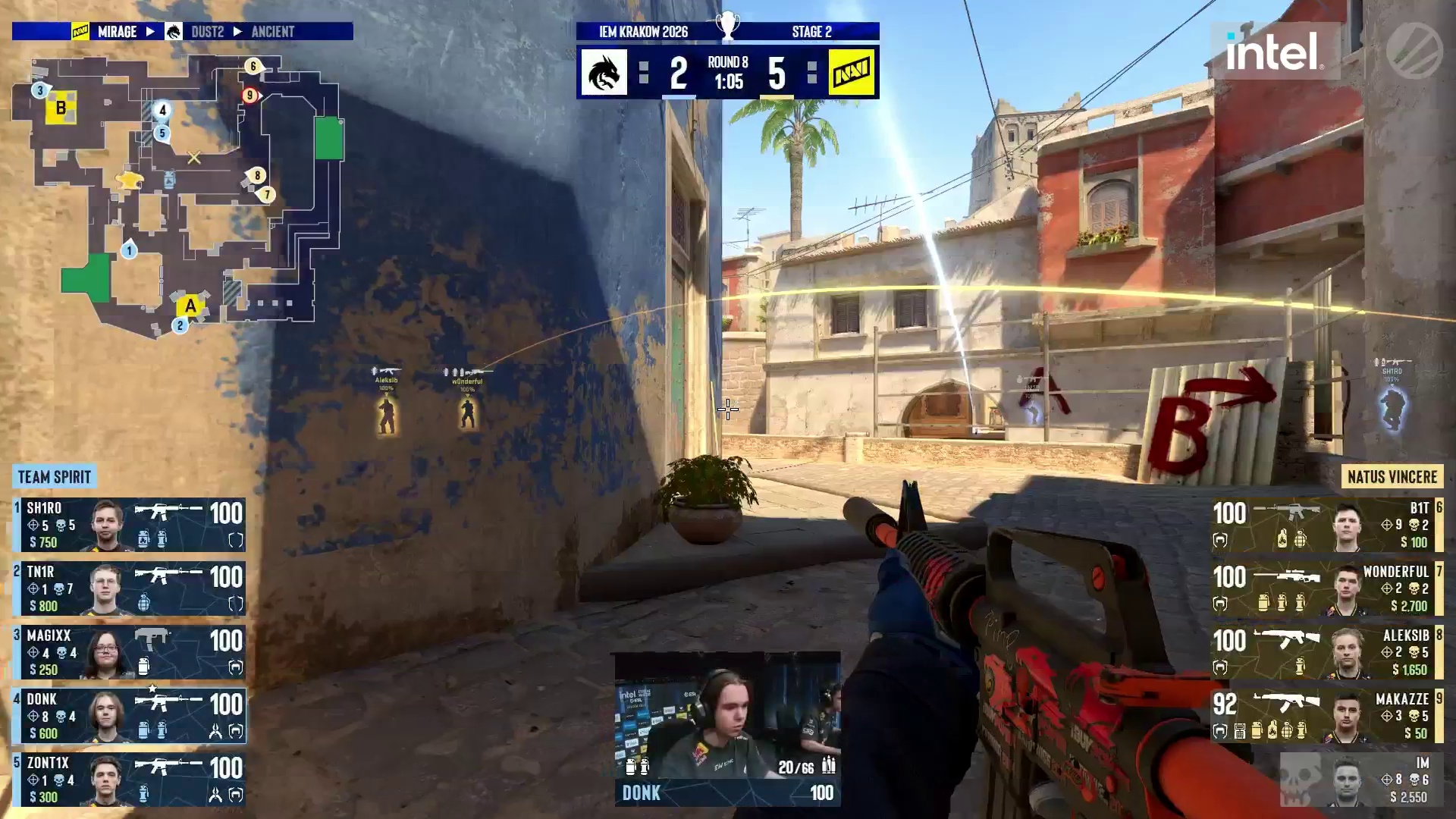Screen dimensions: 1456x819
Task: Click the Team Spirit header label
Action: point(54,477)
